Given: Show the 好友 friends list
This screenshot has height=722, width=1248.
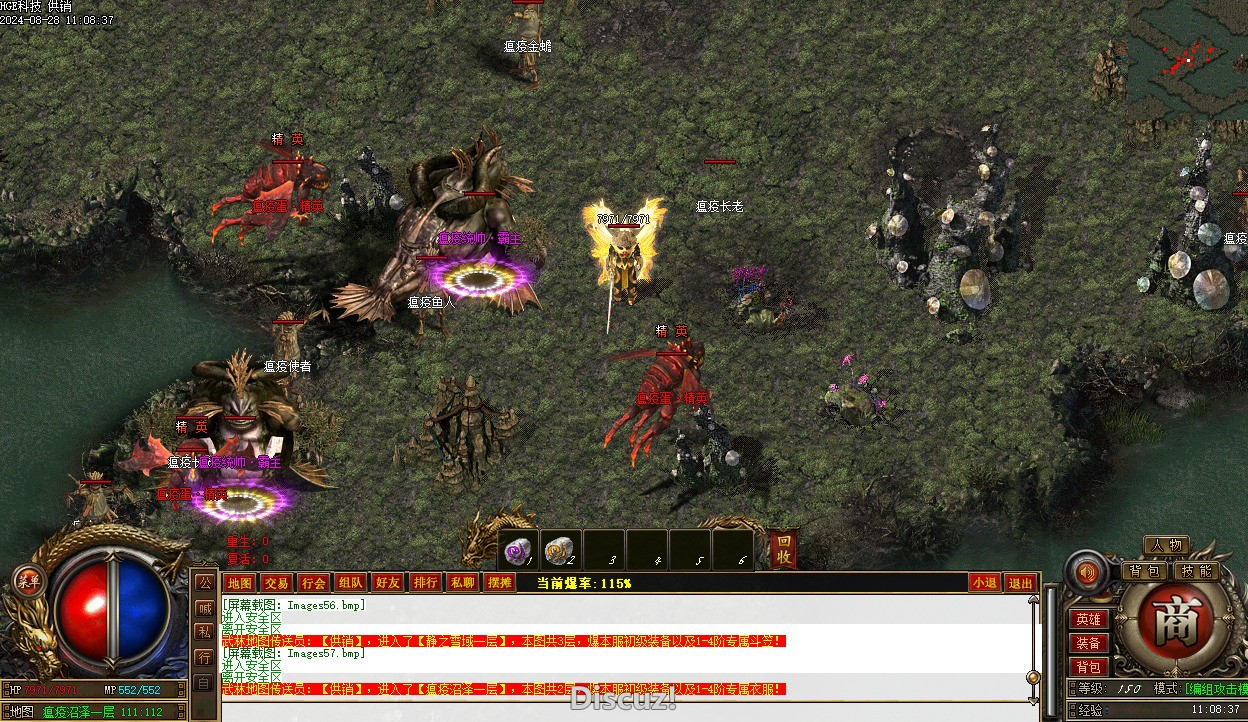Looking at the screenshot, I should click(x=387, y=583).
